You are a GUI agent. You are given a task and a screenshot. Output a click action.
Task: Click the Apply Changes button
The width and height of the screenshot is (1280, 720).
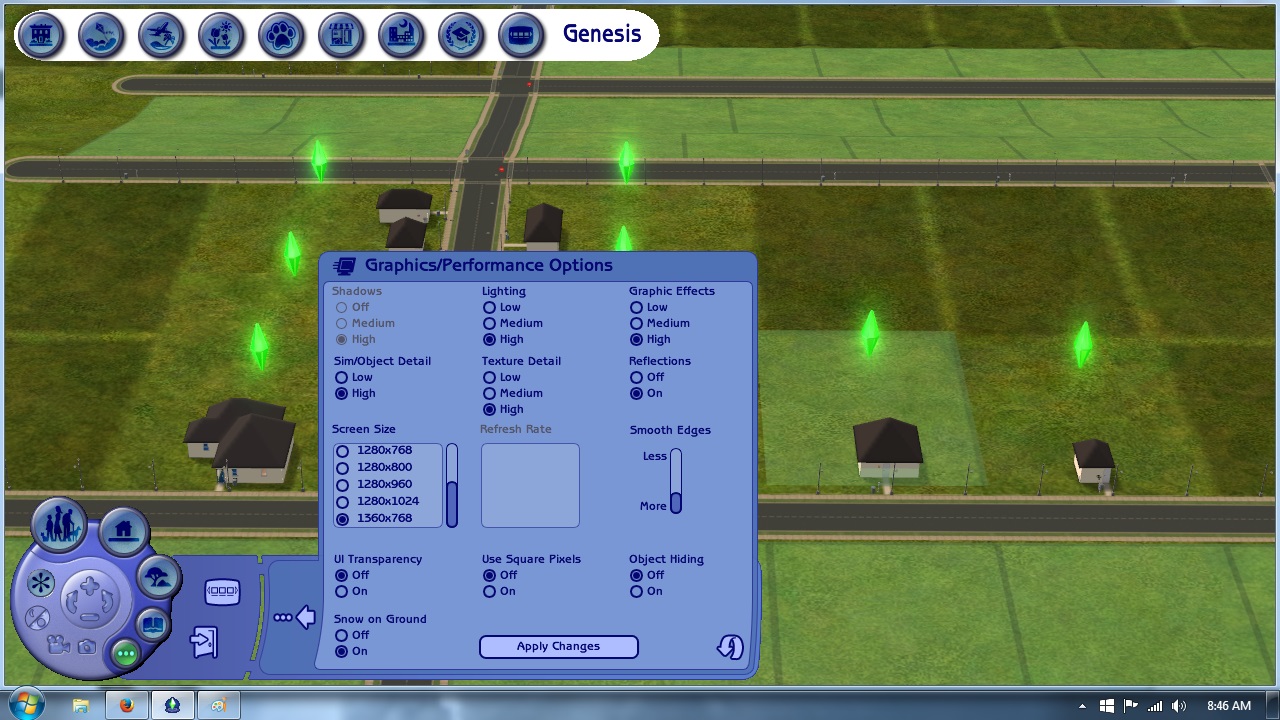click(558, 646)
